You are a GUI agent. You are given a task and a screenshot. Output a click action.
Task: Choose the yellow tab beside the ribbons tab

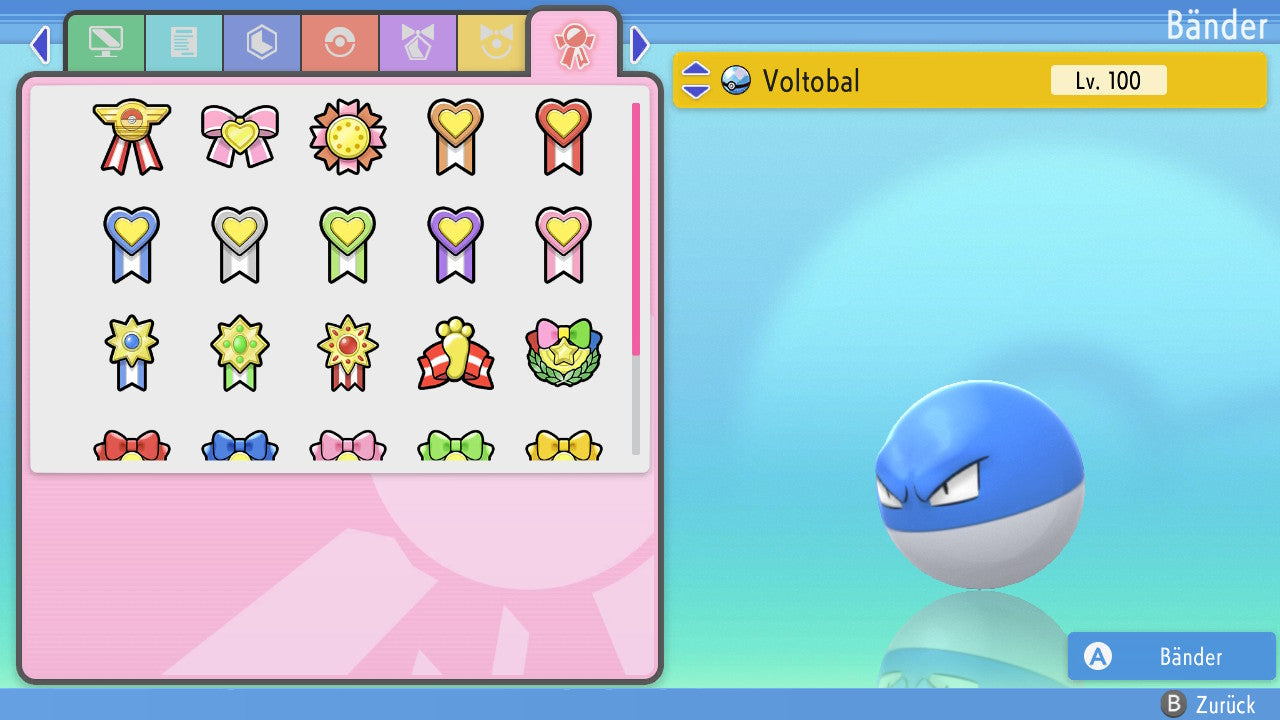pyautogui.click(x=492, y=43)
